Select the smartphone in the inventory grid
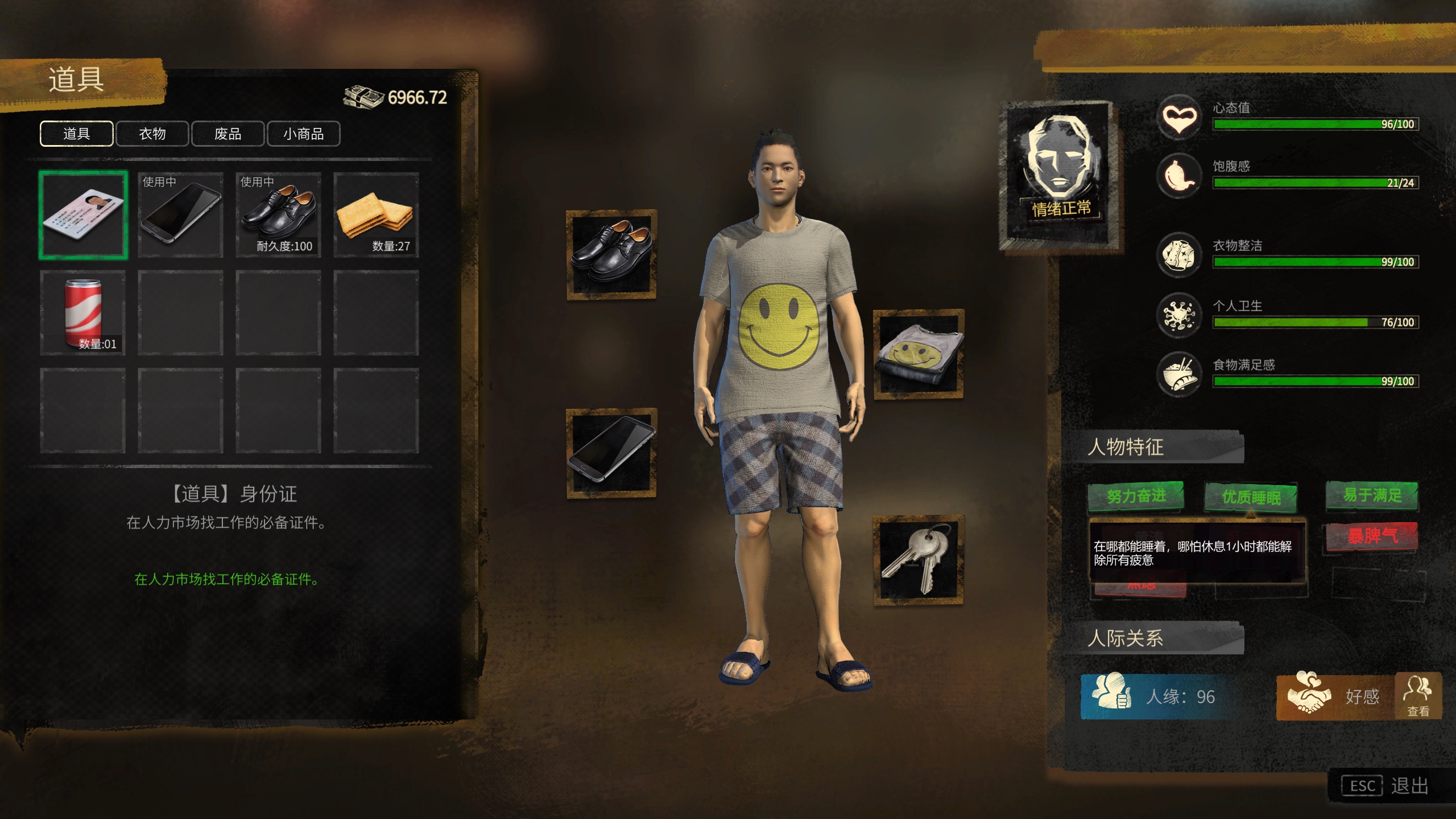The height and width of the screenshot is (819, 1456). (180, 215)
